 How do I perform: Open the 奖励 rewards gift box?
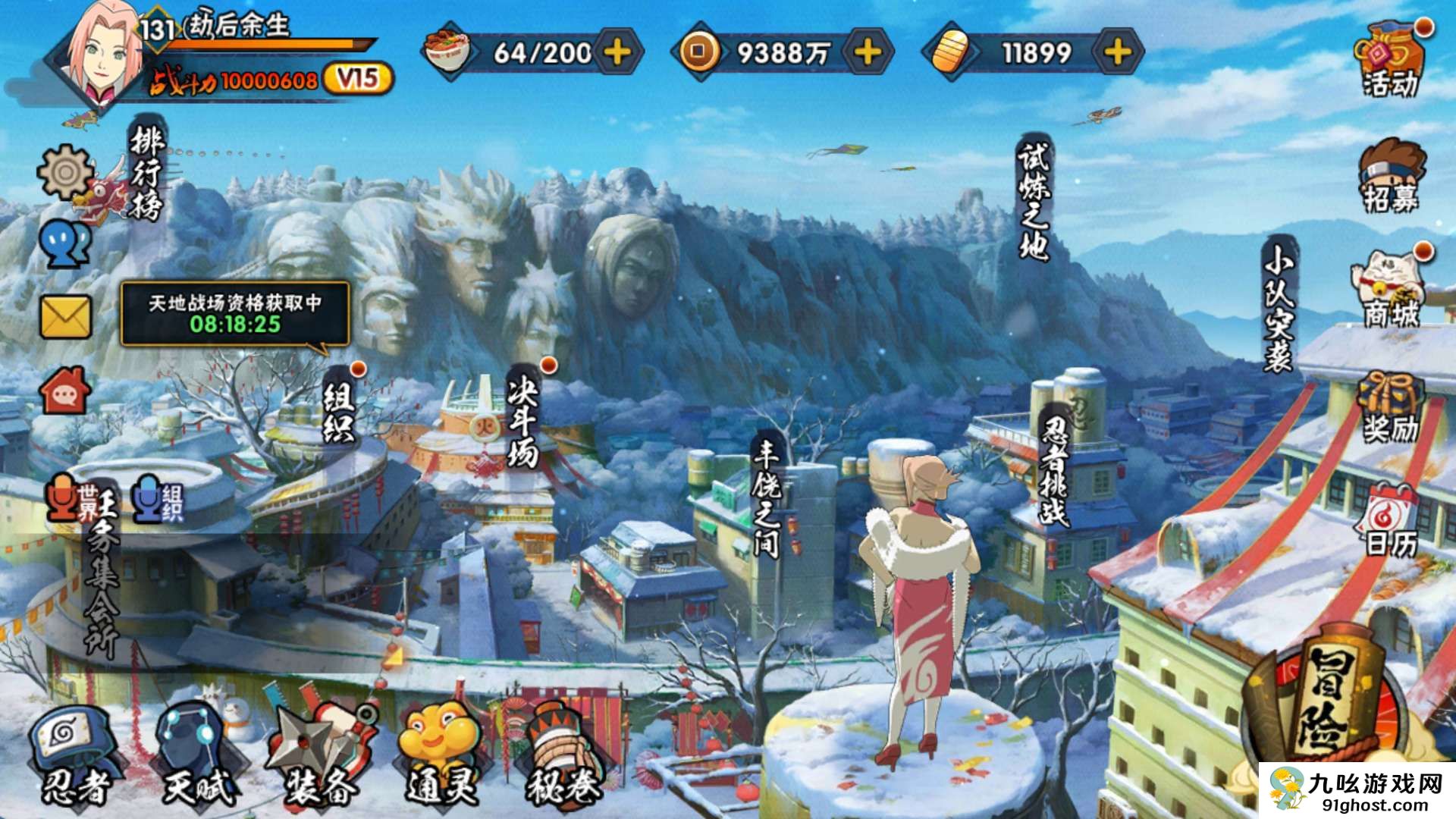1391,407
